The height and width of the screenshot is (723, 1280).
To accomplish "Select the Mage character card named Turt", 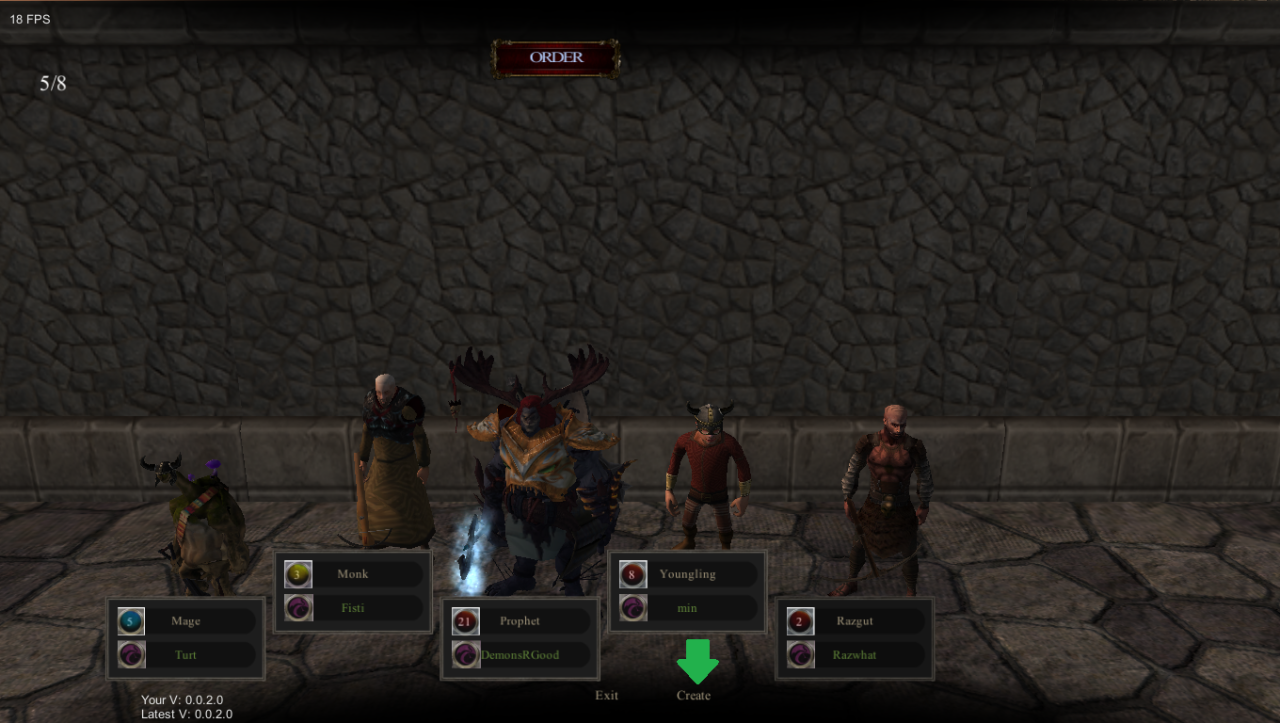I will [186, 638].
